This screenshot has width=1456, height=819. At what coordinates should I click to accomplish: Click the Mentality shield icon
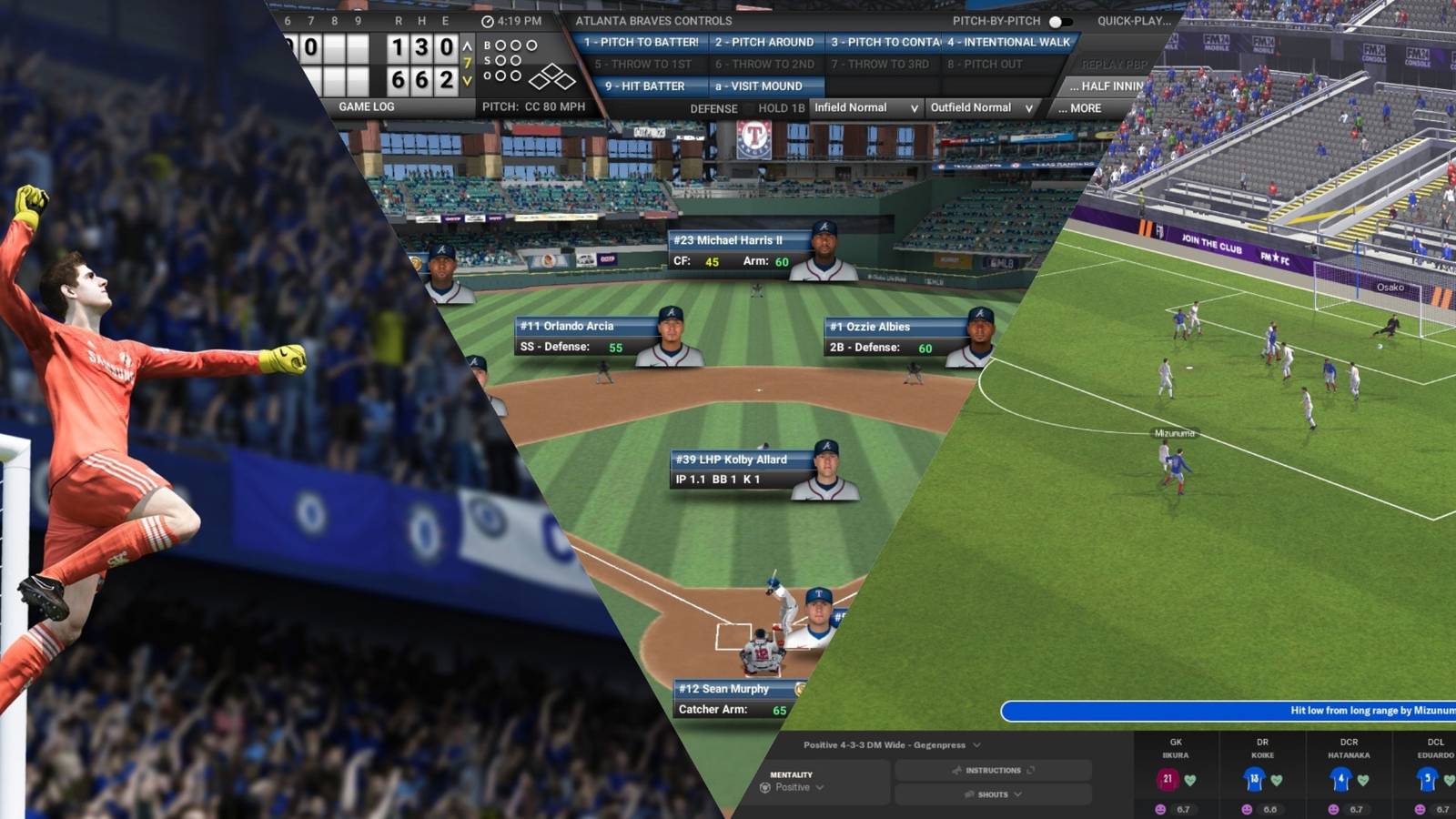point(764,787)
